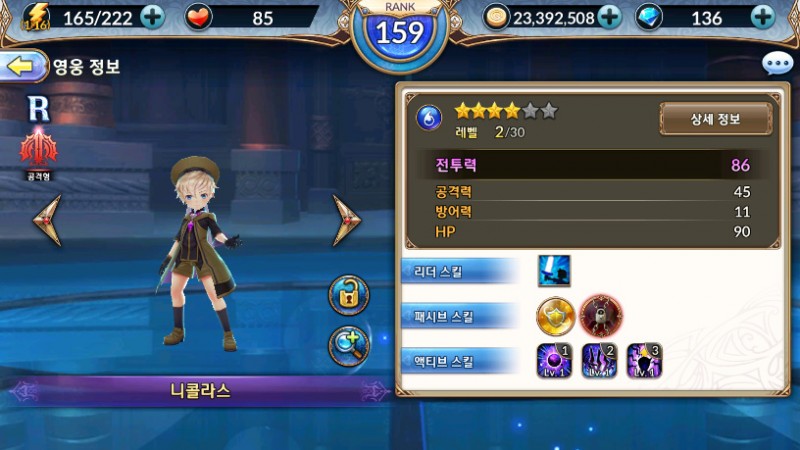800x450 pixels.
Task: Buy more gold with the plus button
Action: pos(609,17)
